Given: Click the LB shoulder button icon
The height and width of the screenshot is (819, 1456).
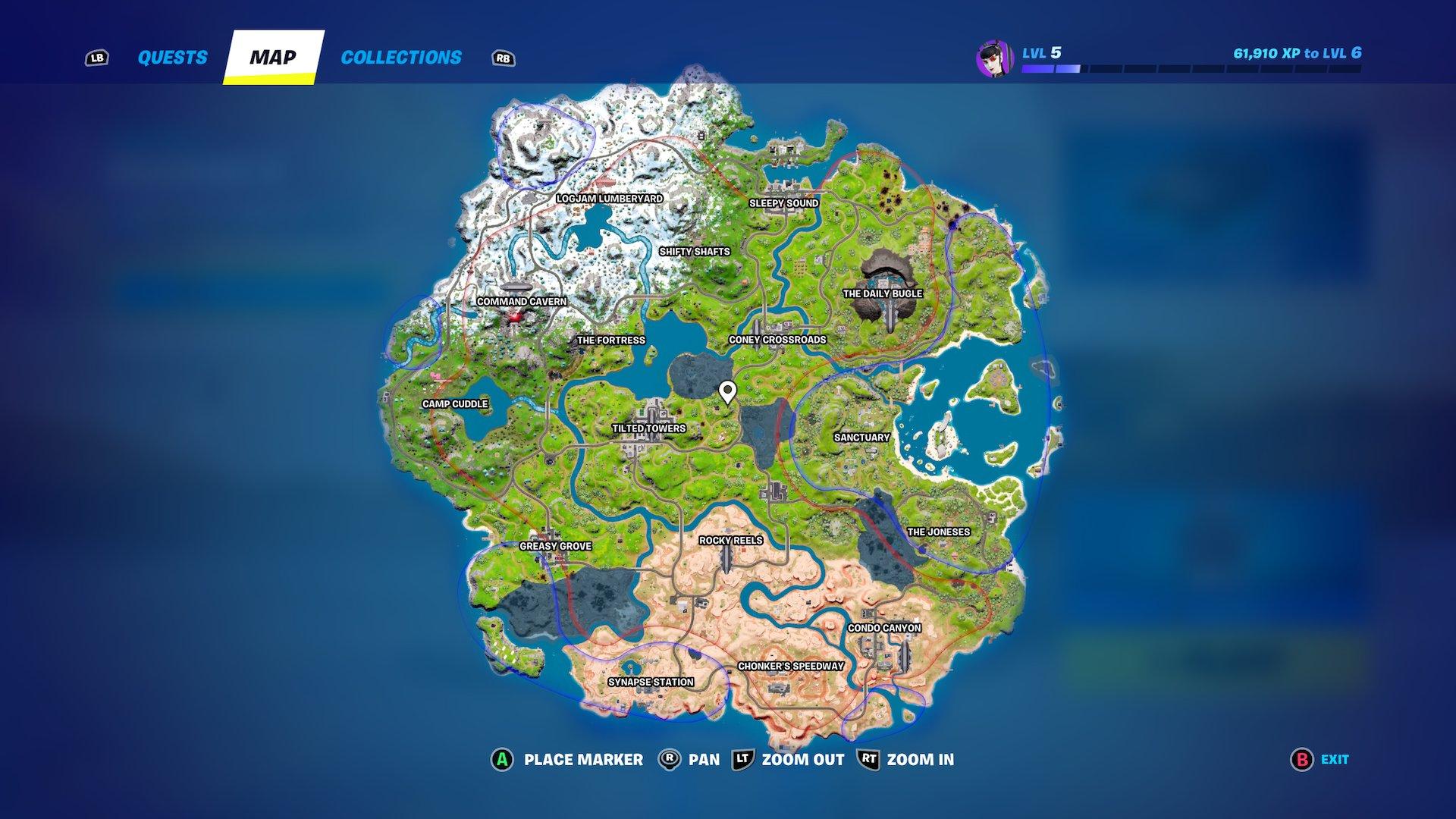Looking at the screenshot, I should (x=97, y=56).
